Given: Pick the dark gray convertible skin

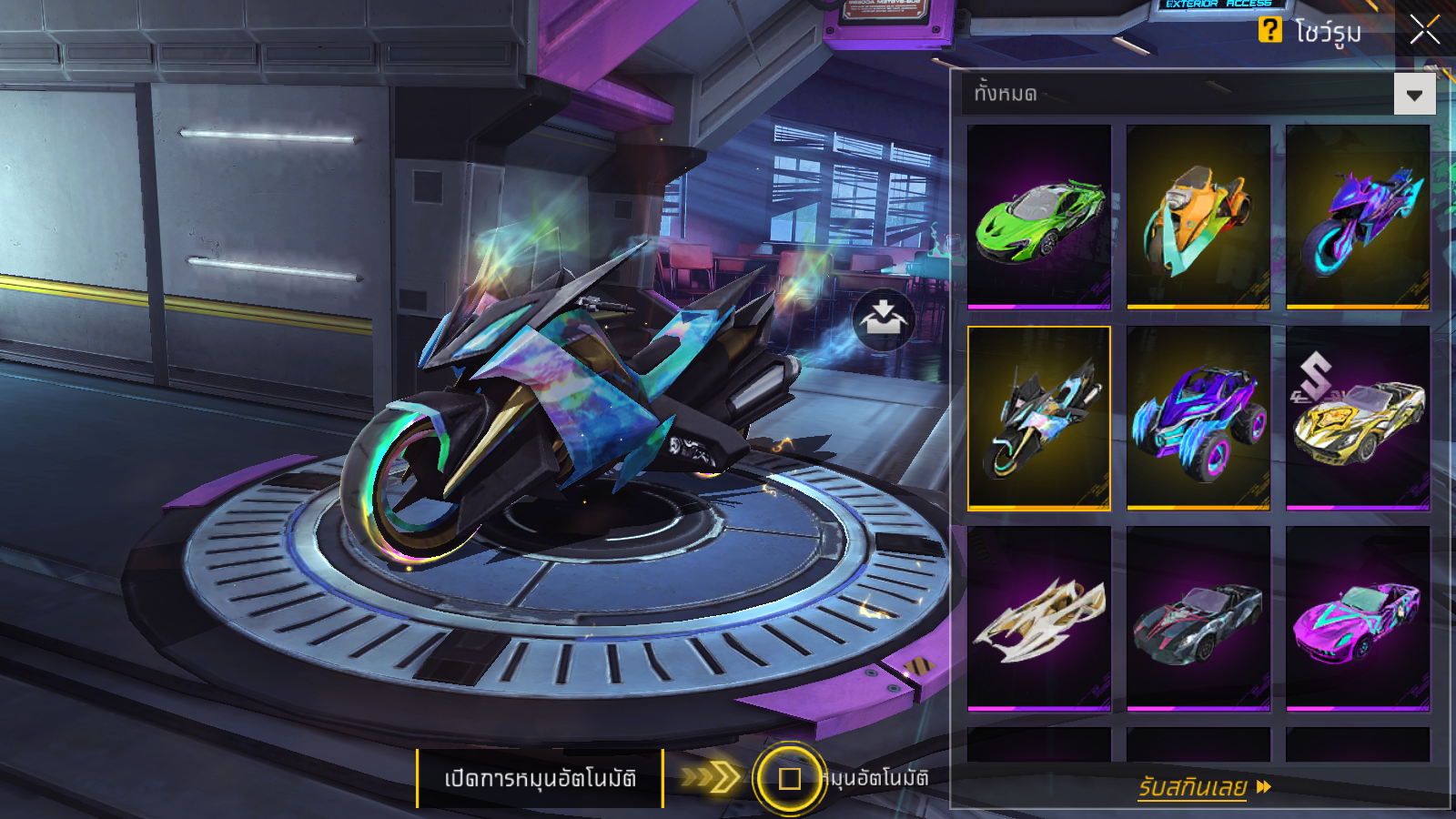Looking at the screenshot, I should click(x=1198, y=618).
